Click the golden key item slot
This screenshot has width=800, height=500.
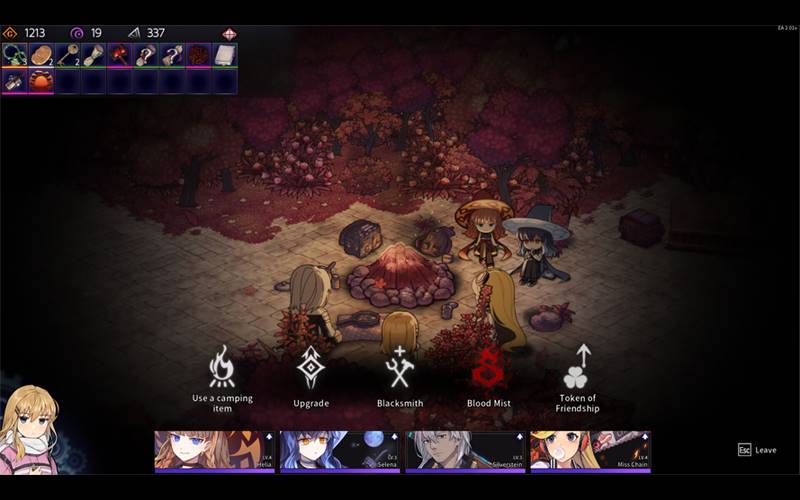click(67, 55)
